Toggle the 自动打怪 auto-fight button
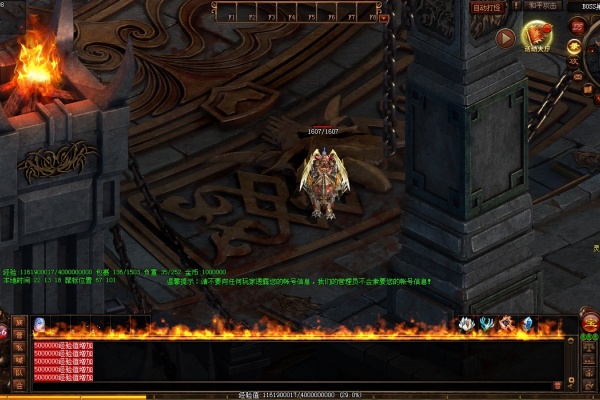Screen dimensions: 600x400 click(x=489, y=7)
